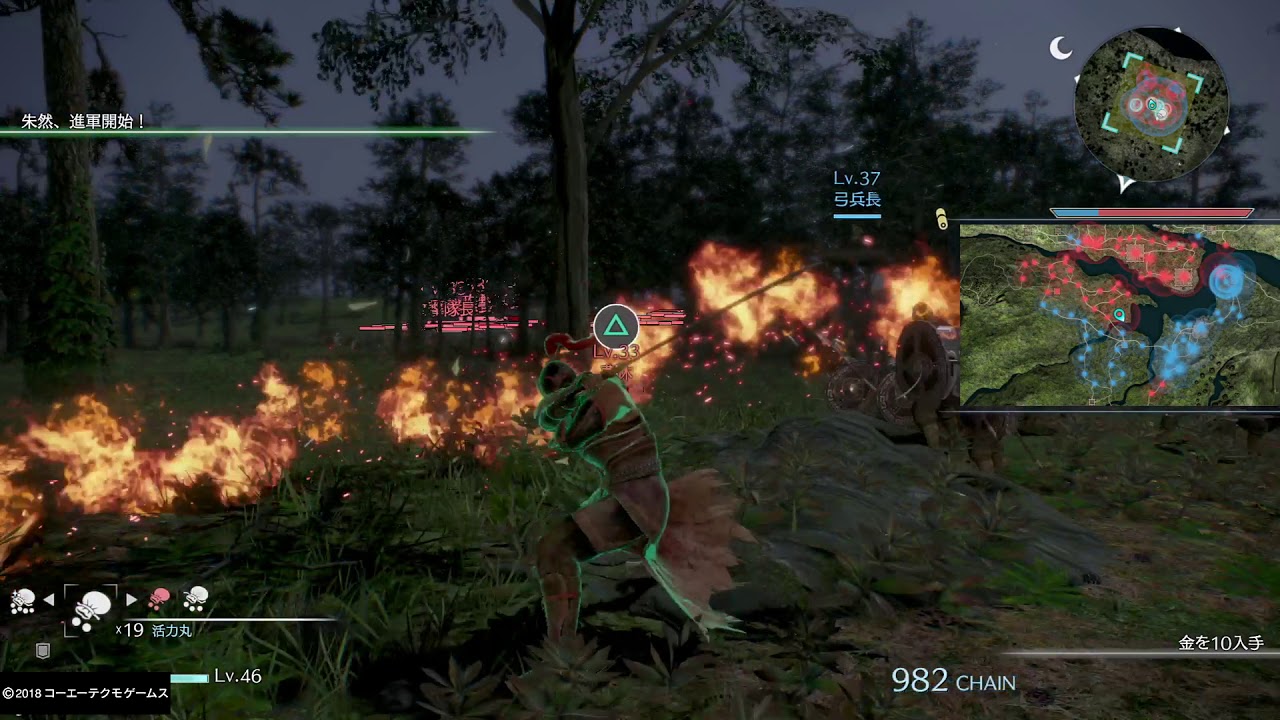
Task: Click the crescent moon time-of-day icon
Action: 1060,47
